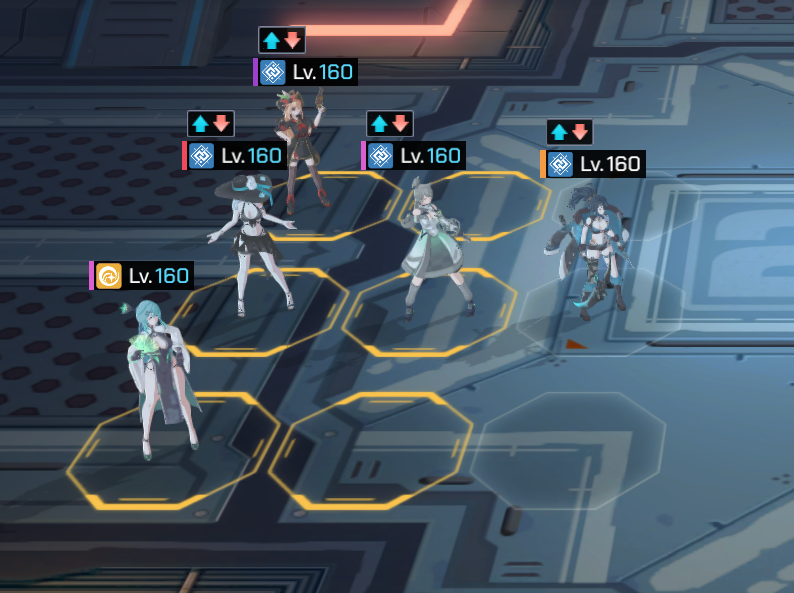Viewport: 794px width, 593px height.
Task: Select the empty orange hex beside the teal-haired unit
Action: click(x=370, y=450)
